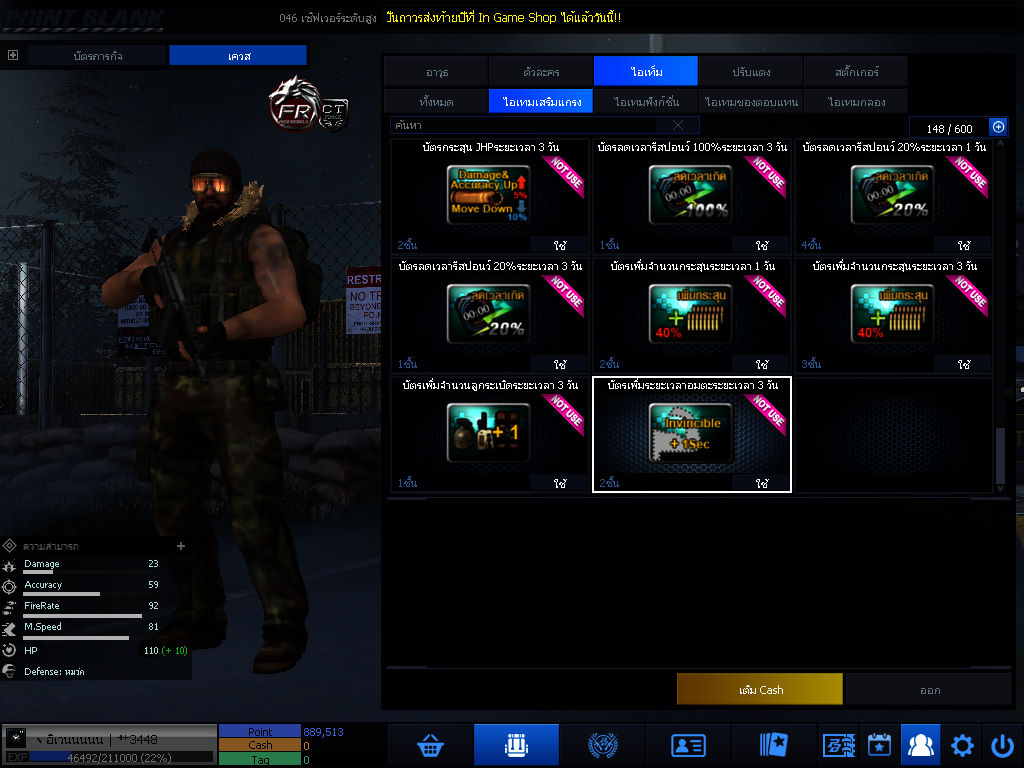Select the Damage & Accuracy Up JHP ammo card
Image resolution: width=1024 pixels, height=768 pixels.
point(488,194)
